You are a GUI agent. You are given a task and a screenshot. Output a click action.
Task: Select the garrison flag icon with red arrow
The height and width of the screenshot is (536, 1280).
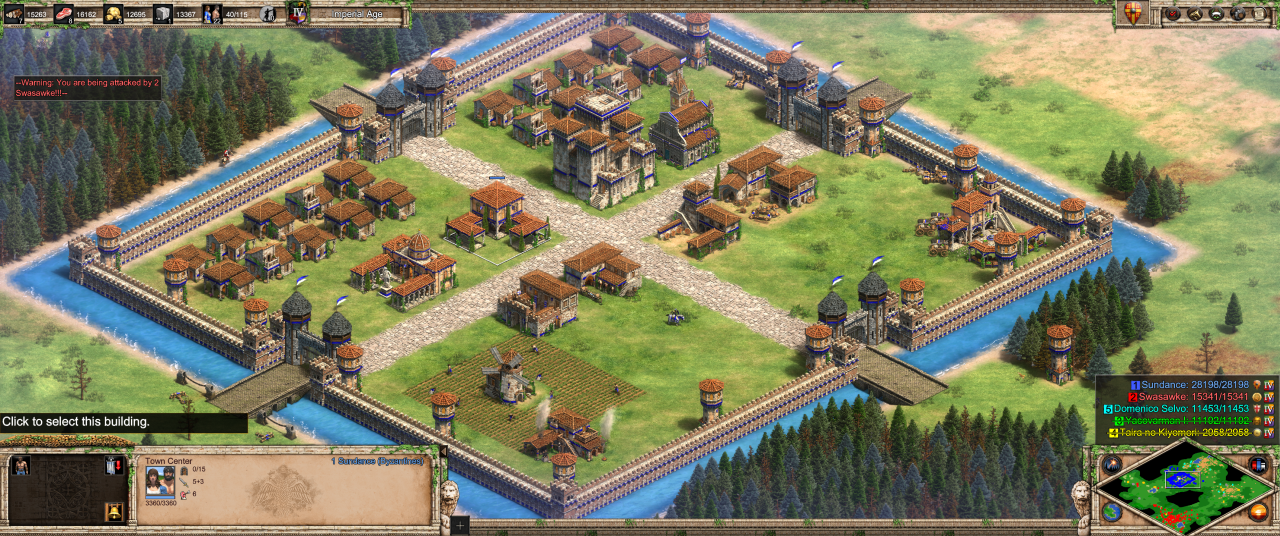[x=114, y=465]
